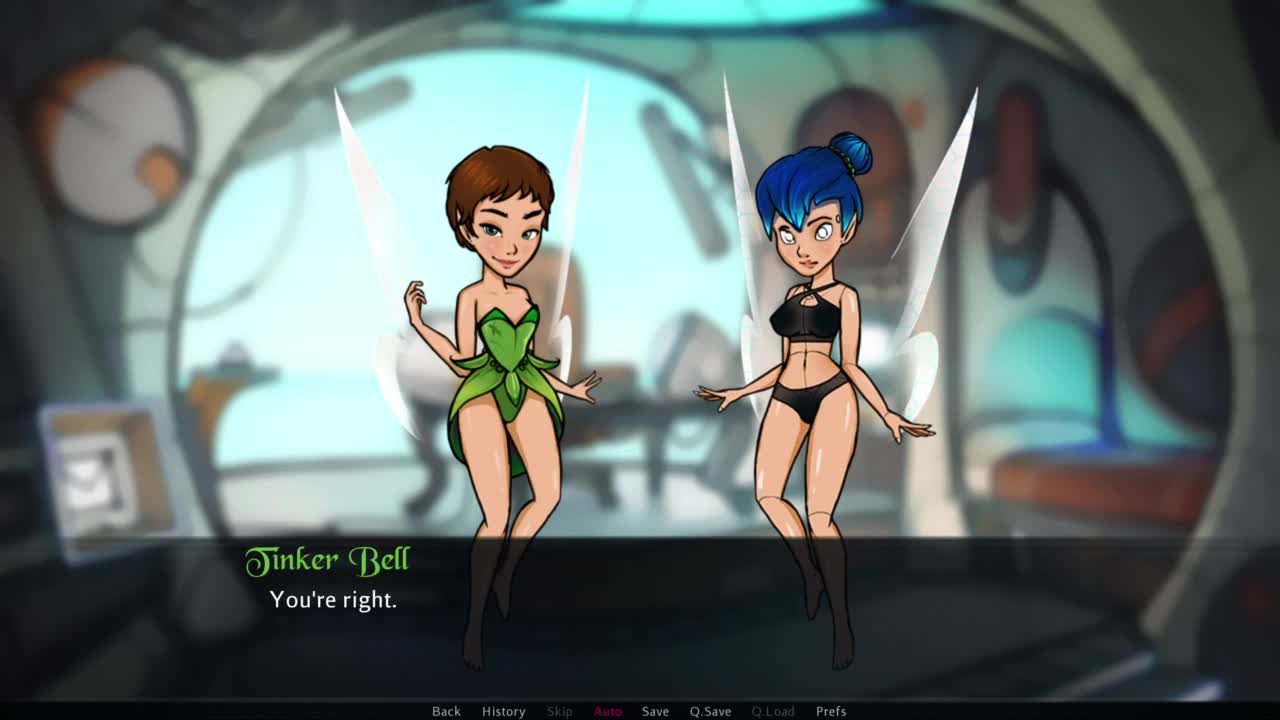This screenshot has height=720, width=1280.
Task: Open the dialogue History log
Action: pos(503,711)
